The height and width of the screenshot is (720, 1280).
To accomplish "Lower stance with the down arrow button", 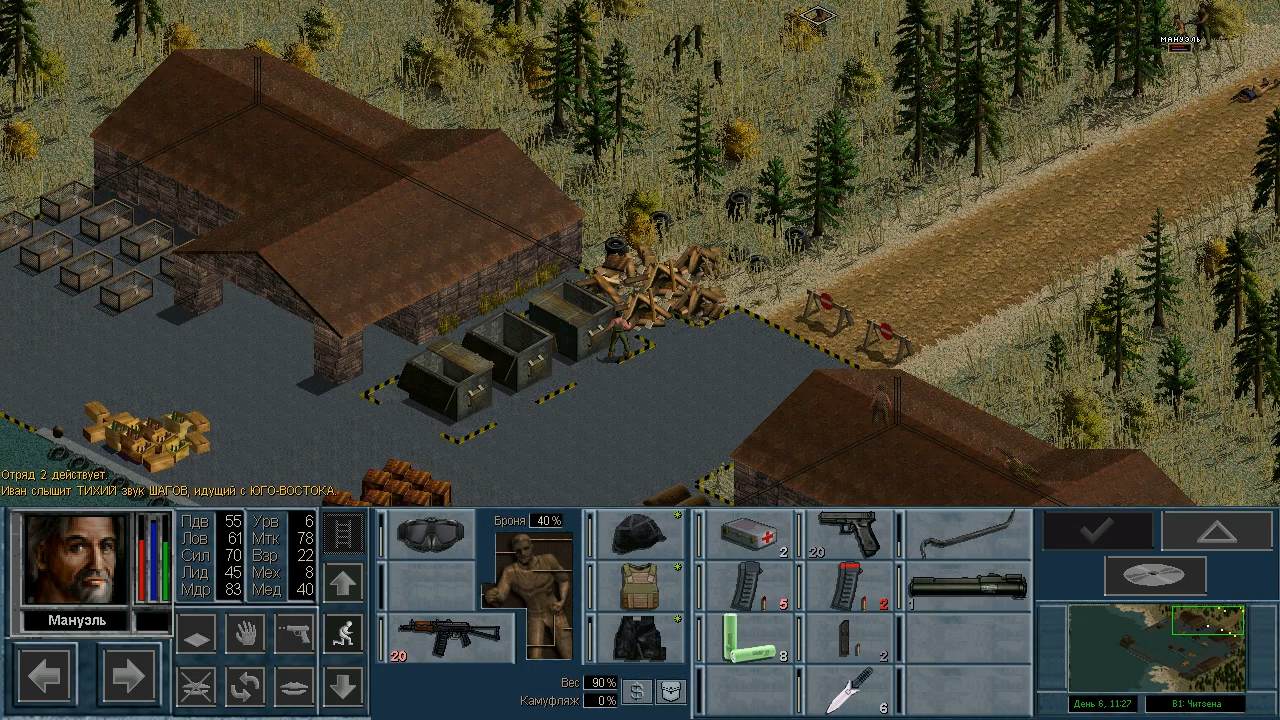I will pyautogui.click(x=343, y=687).
